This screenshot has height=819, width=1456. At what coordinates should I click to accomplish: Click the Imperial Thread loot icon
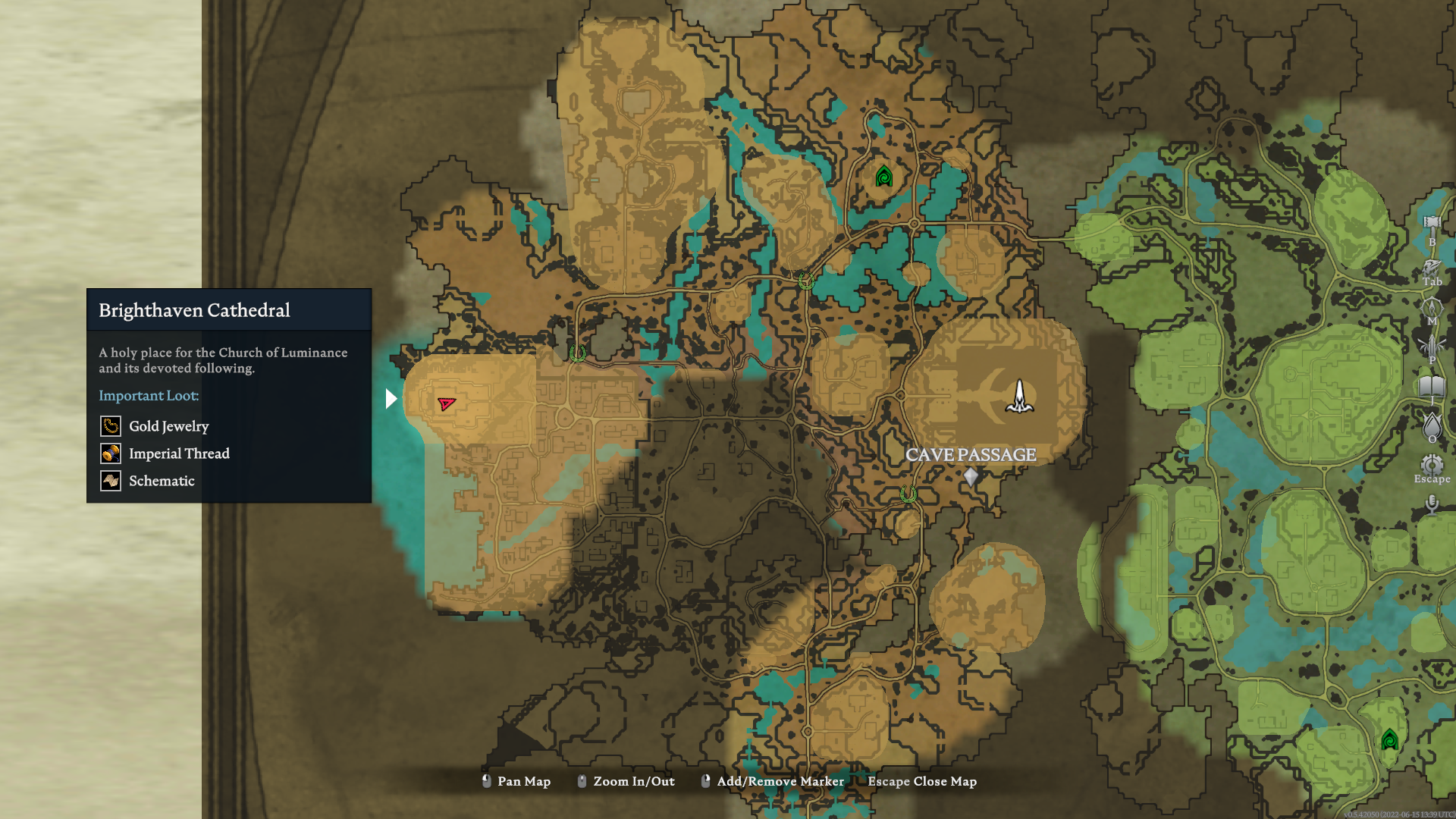(x=110, y=453)
